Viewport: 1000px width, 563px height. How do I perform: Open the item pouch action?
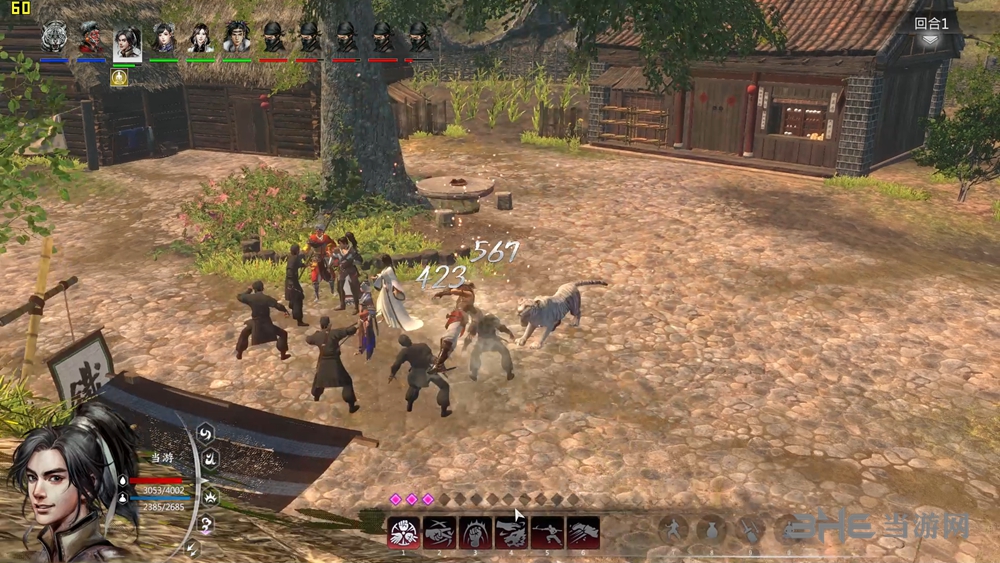pos(712,530)
